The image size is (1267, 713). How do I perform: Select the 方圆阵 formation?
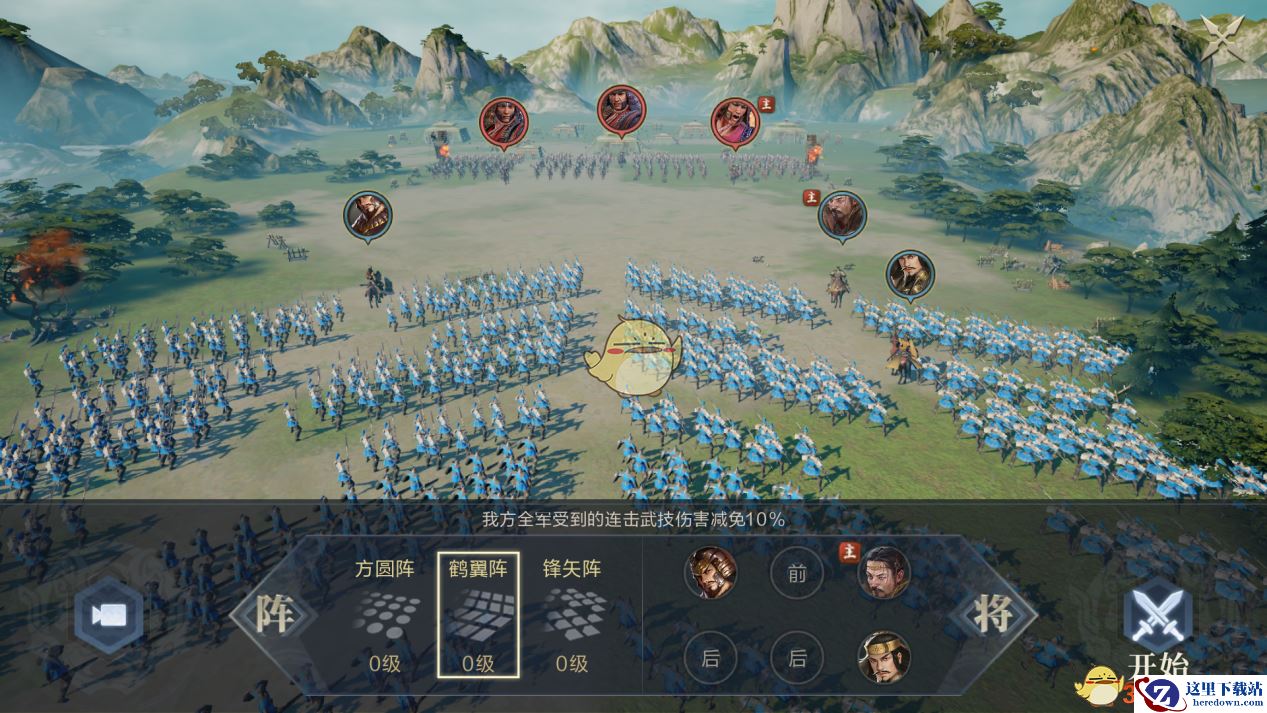385,614
